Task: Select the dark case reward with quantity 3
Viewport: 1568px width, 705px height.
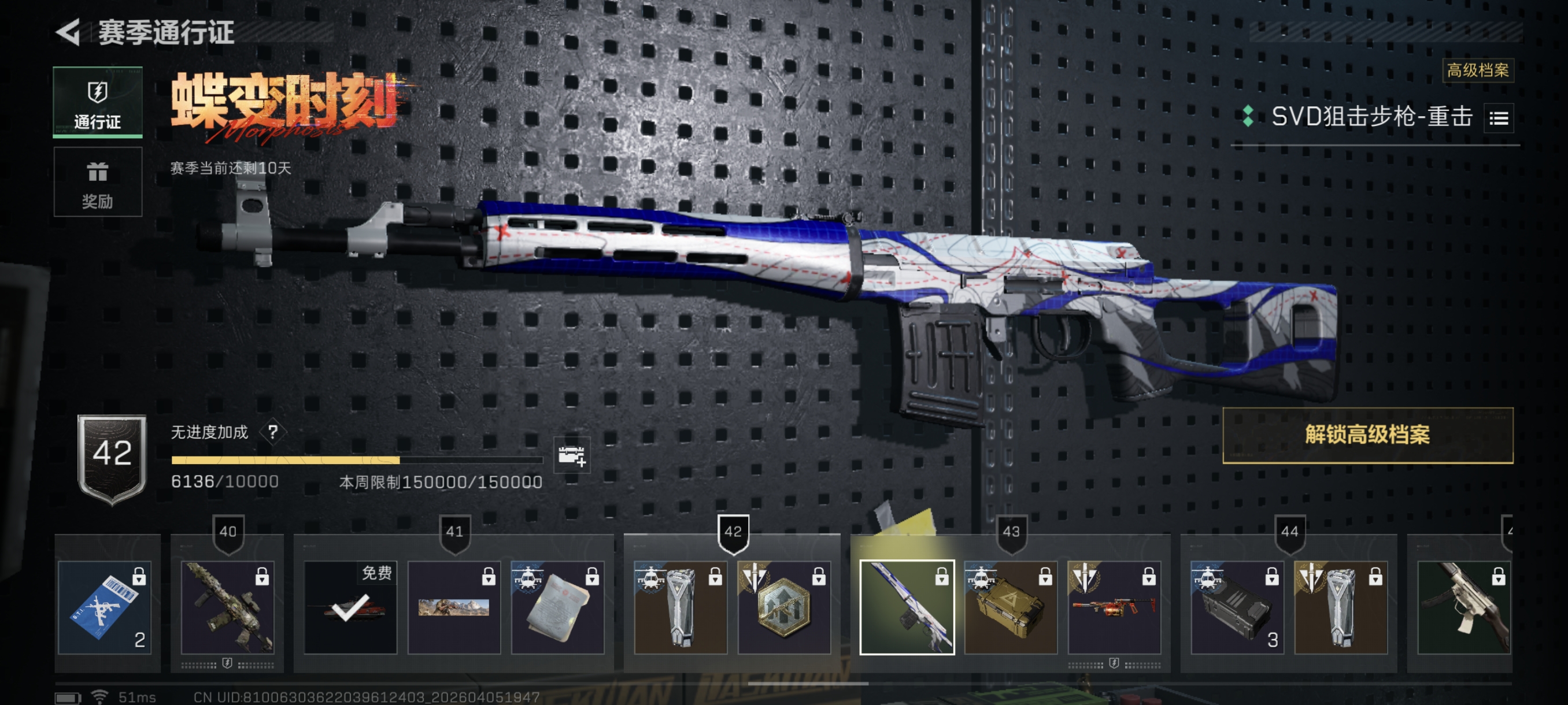Action: click(x=1237, y=607)
